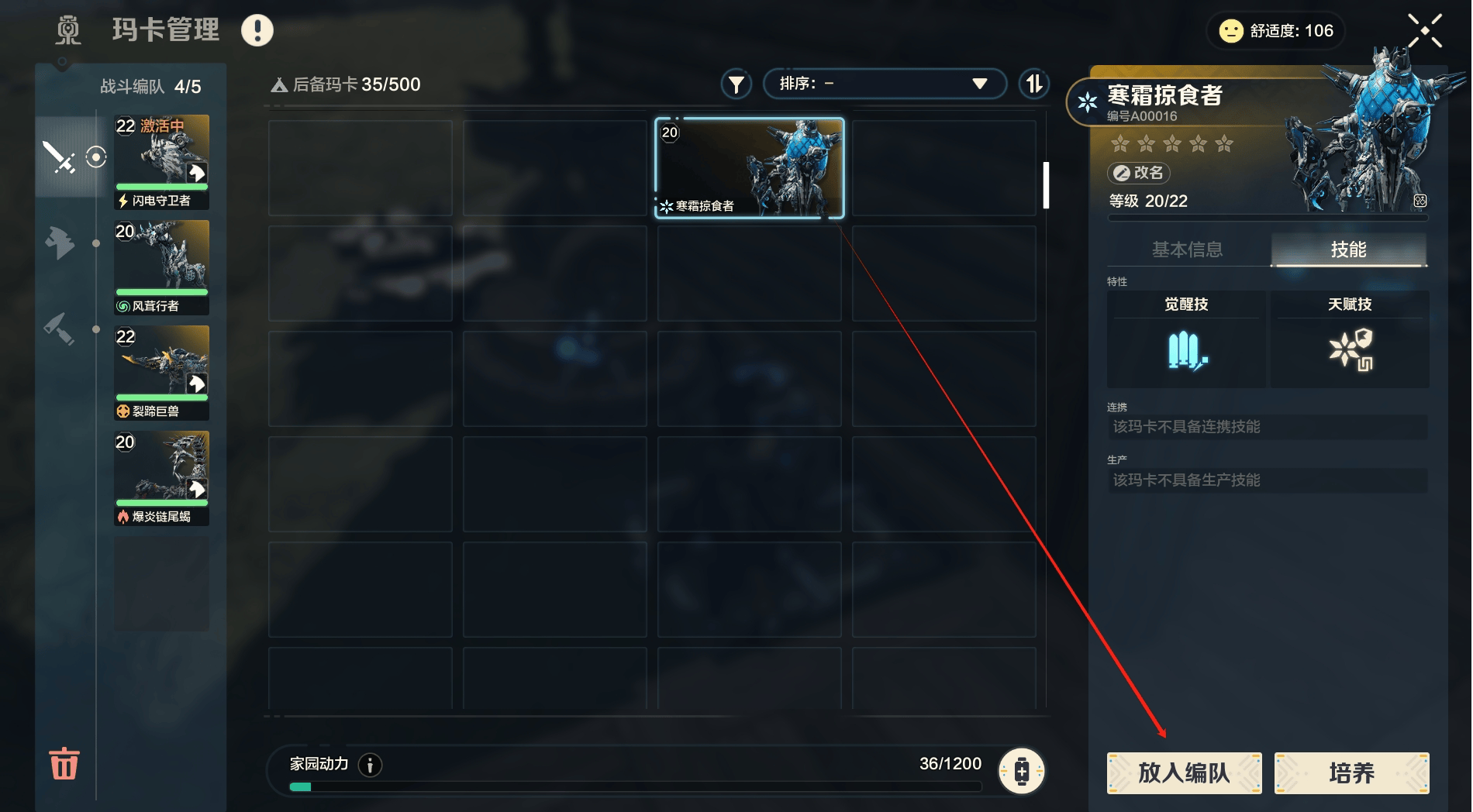Select the 技能 tab
Viewport: 1473px width, 812px height.
click(1348, 249)
